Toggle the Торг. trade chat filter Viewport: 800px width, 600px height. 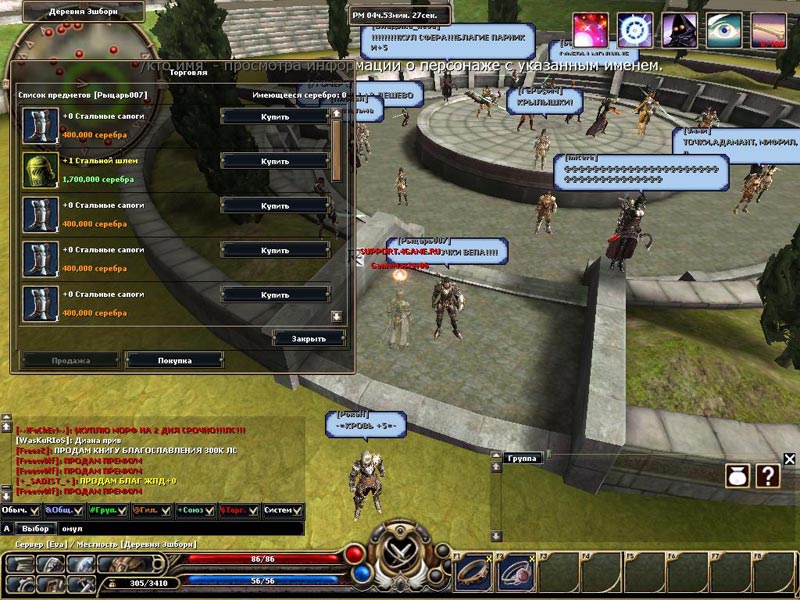(252, 510)
